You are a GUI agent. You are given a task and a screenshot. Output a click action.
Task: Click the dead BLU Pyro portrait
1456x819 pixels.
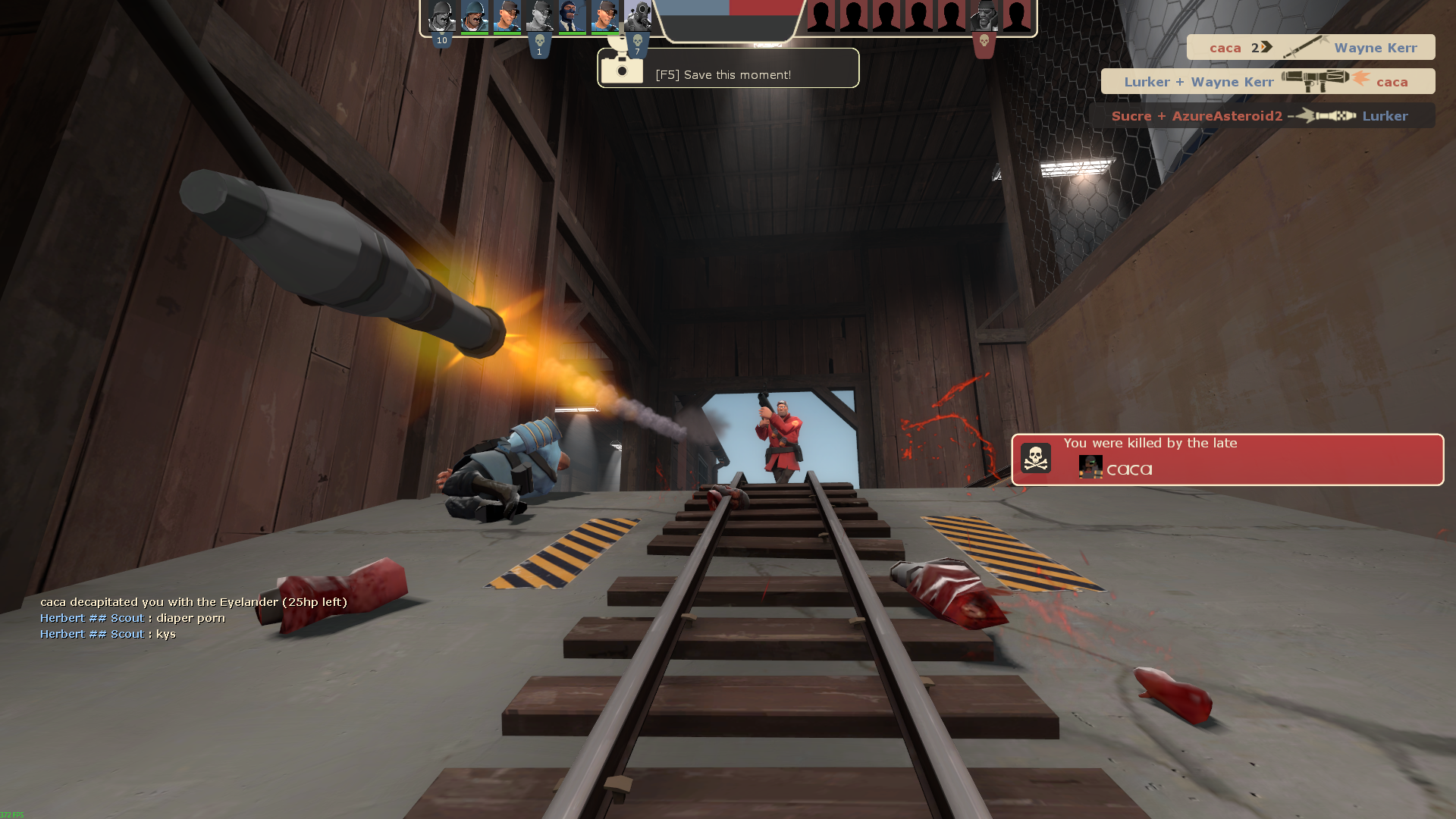[x=637, y=16]
